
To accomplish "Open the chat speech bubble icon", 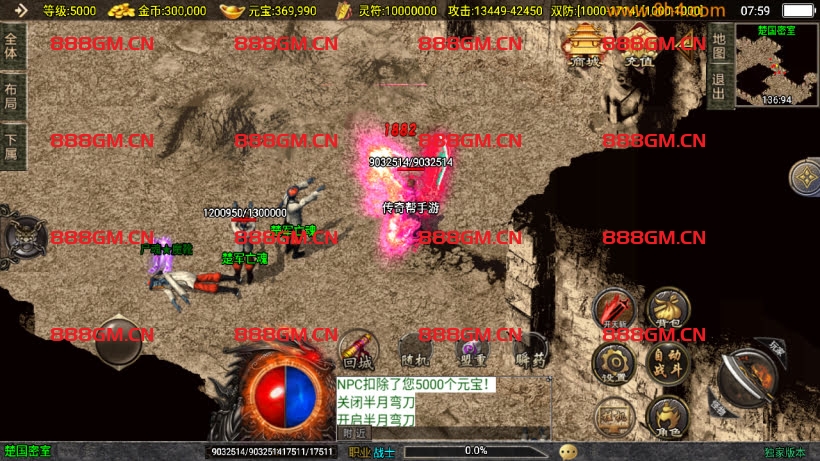I will [568, 451].
